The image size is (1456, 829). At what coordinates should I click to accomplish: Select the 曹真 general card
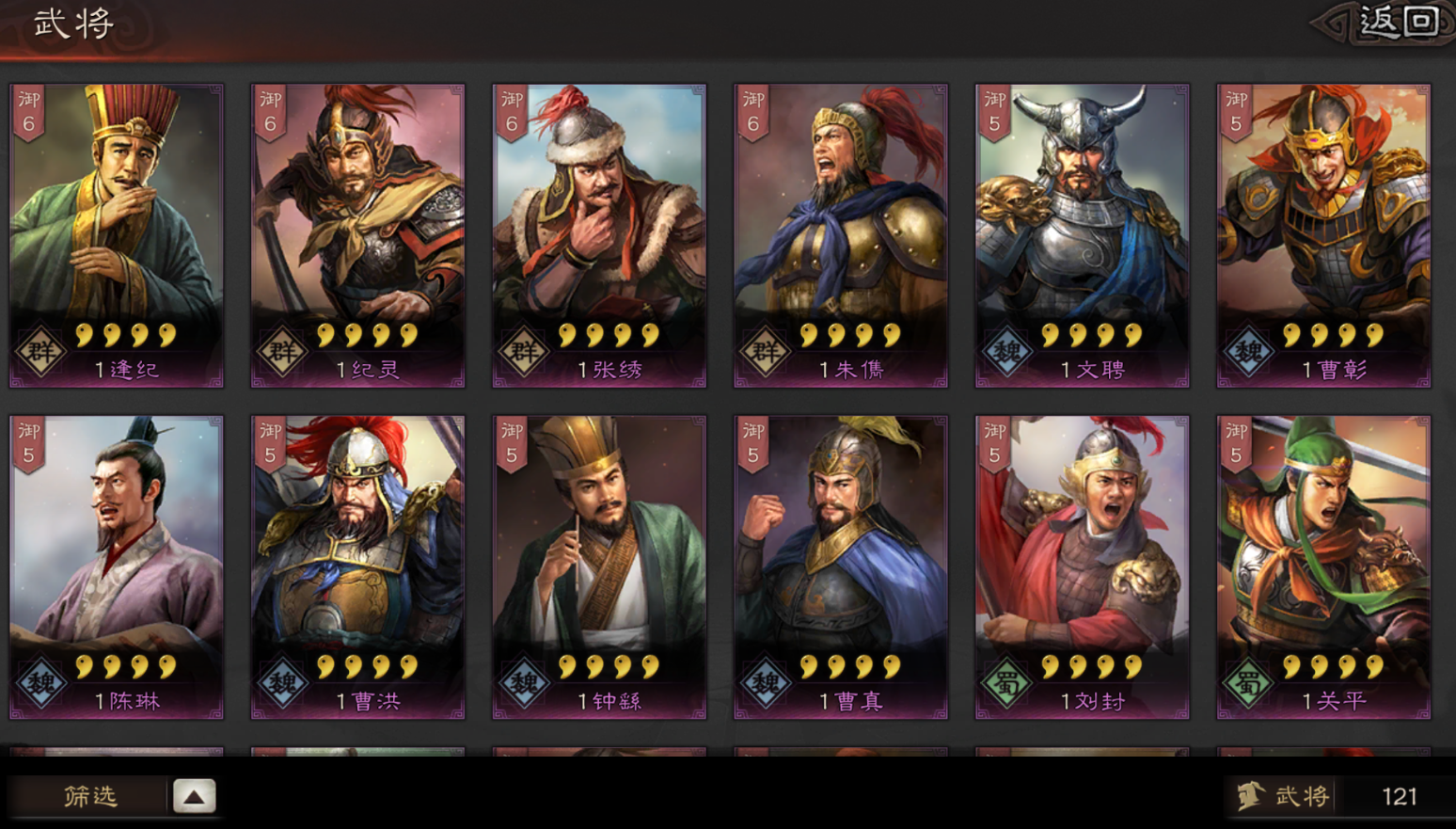841,567
